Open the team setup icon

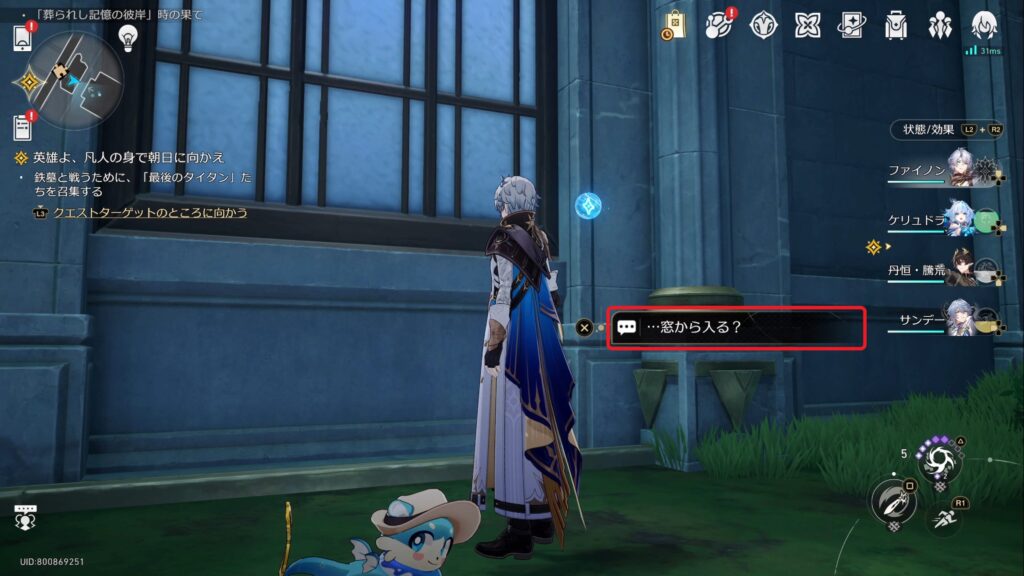coord(940,26)
